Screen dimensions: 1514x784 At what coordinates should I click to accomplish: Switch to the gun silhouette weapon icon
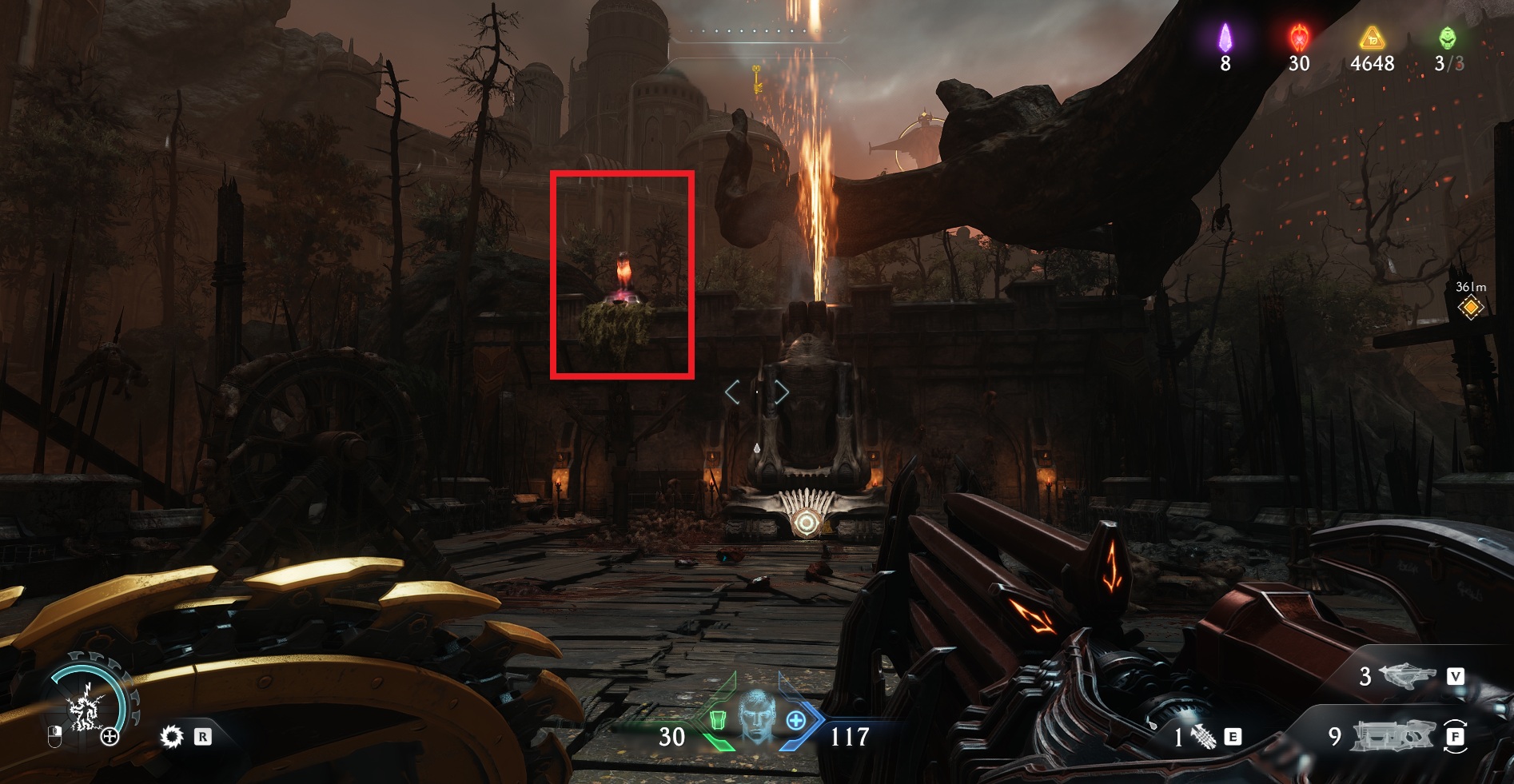pos(1392,735)
